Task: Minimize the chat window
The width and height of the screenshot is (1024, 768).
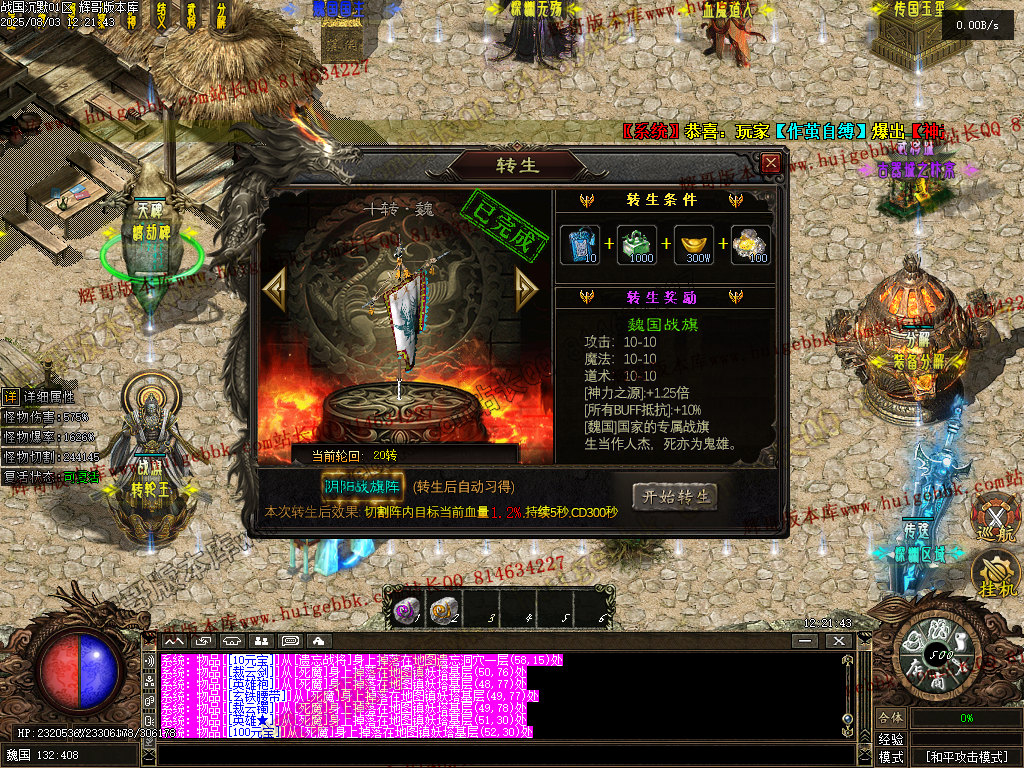Action: click(805, 640)
